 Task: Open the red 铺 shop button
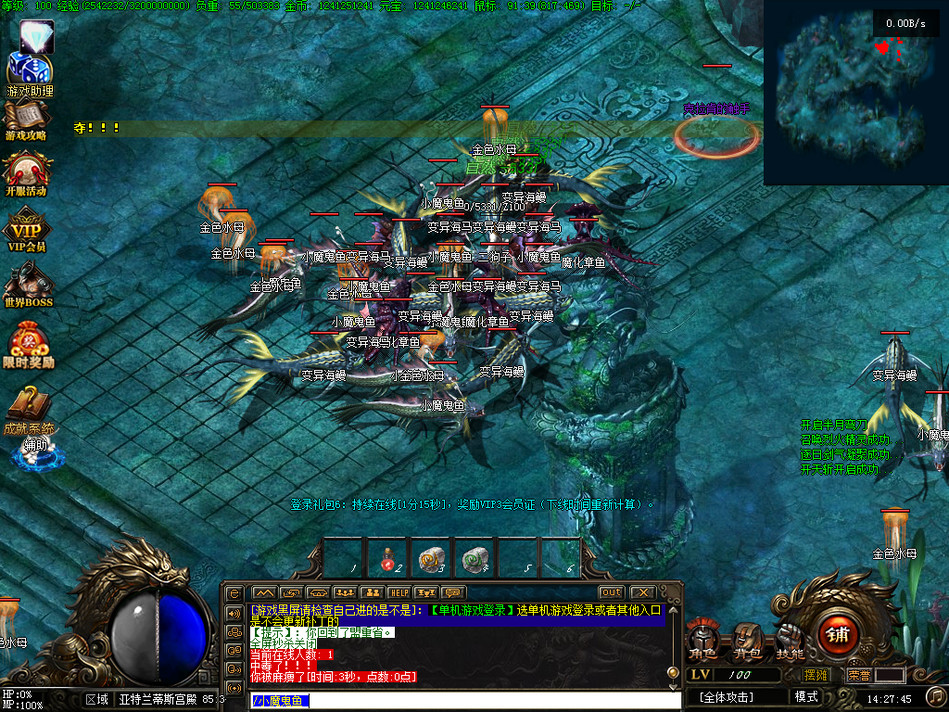tap(837, 634)
